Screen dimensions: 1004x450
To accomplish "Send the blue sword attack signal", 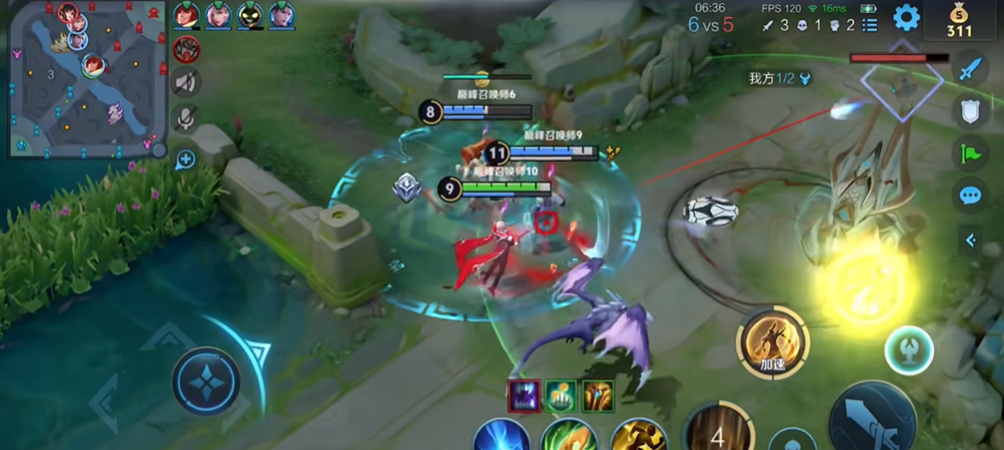I will (x=970, y=68).
